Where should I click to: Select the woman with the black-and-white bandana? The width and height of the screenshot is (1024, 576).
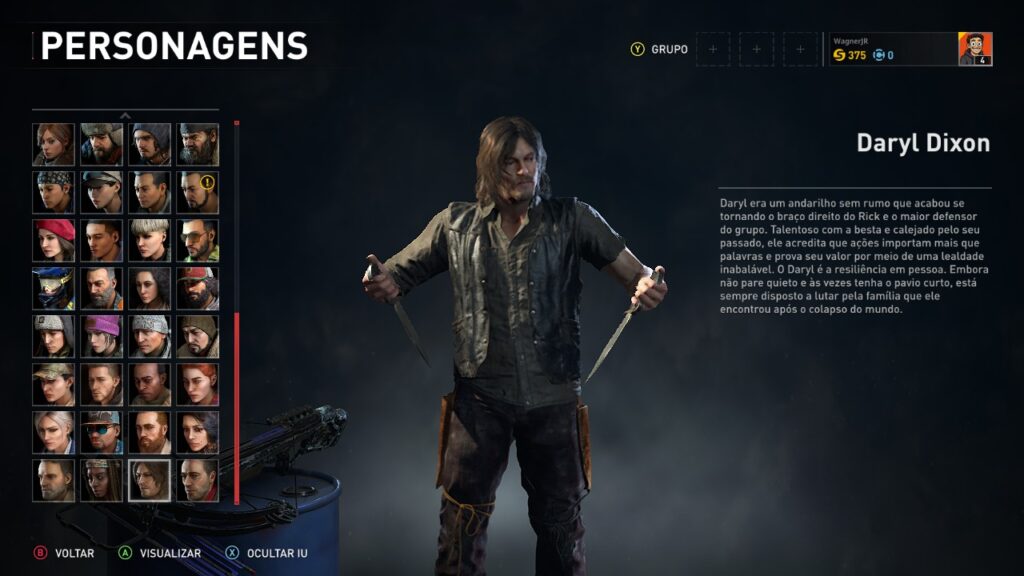click(54, 192)
